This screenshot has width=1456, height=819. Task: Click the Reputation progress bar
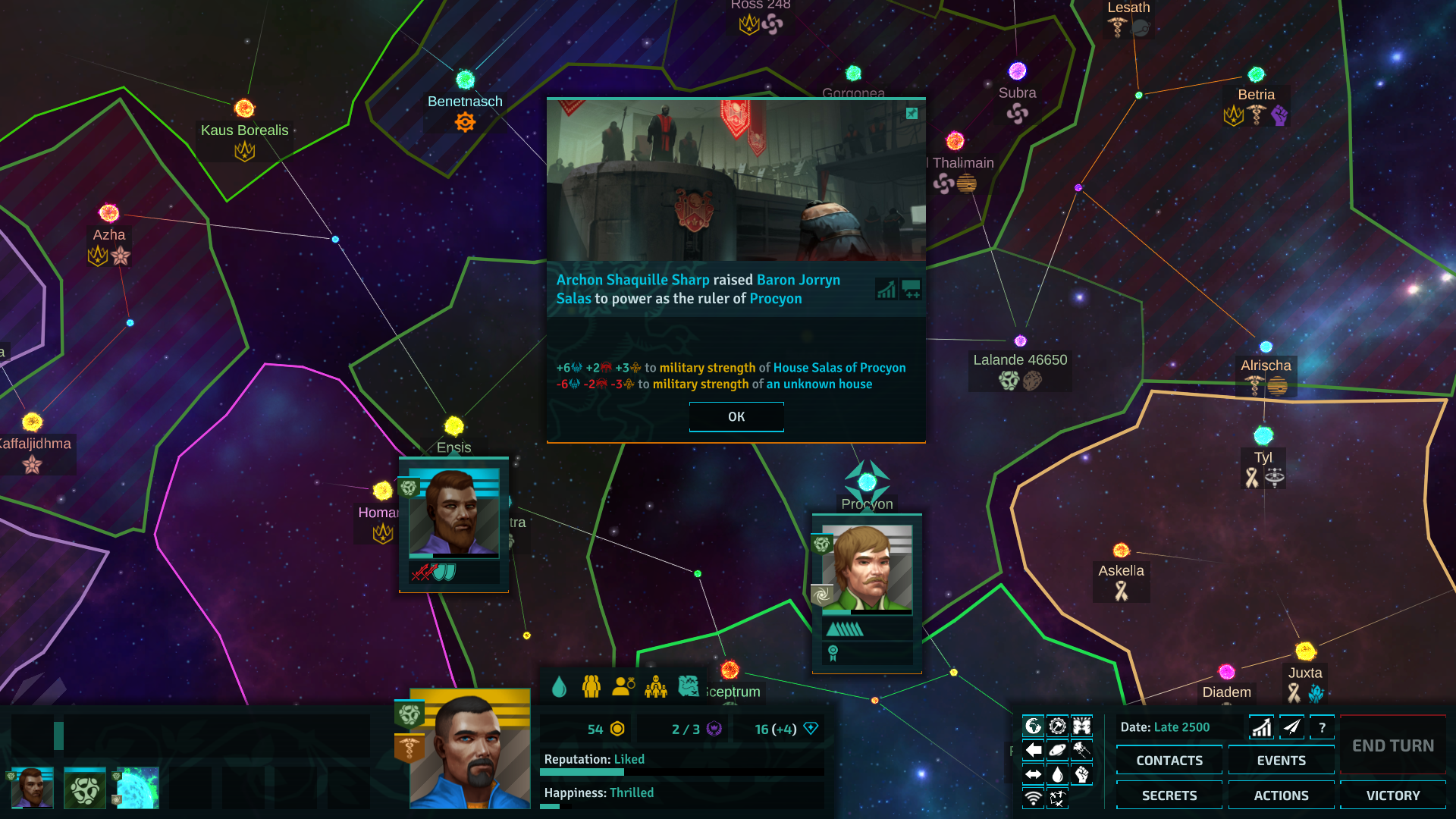click(681, 771)
